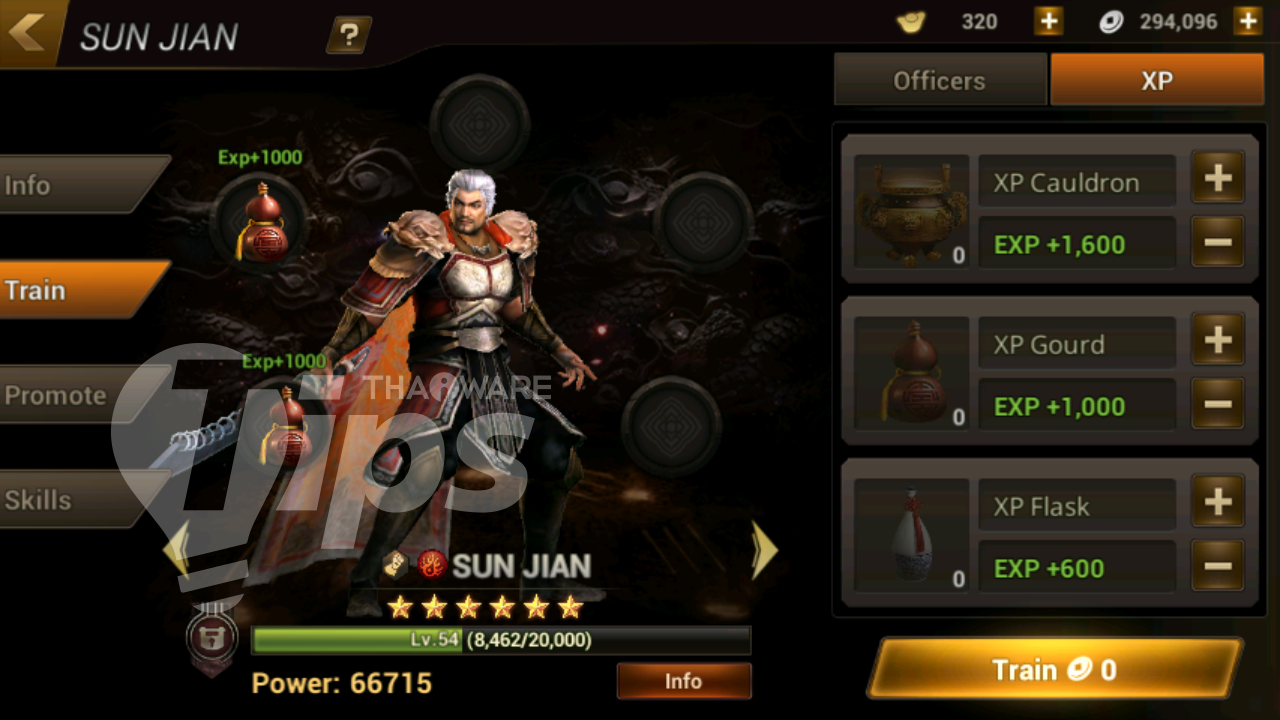Show the previous officer with left arrow
This screenshot has height=720, width=1280.
176,549
